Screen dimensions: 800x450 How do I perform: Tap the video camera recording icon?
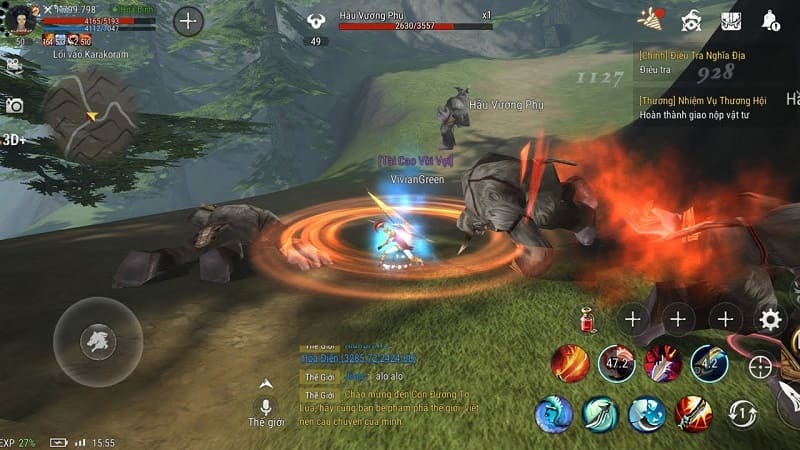coord(14,66)
